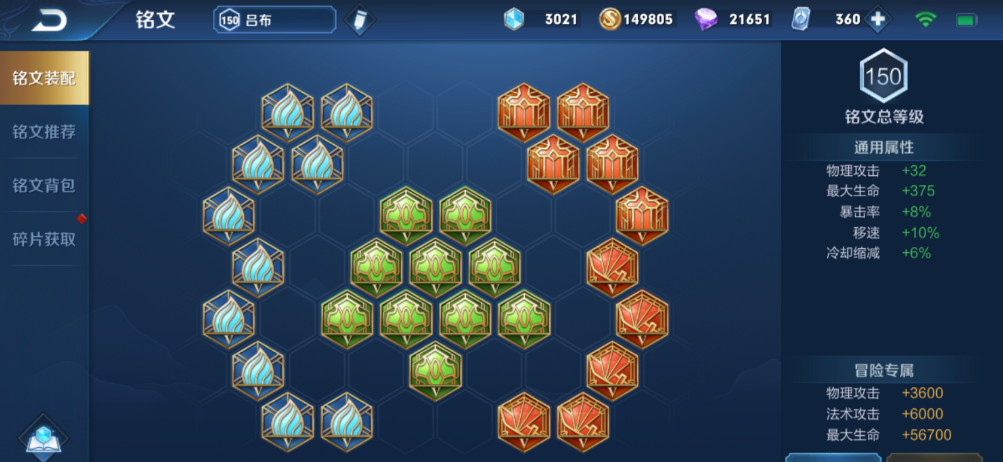Screen dimensions: 1003x462
Task: Tap the gold coin currency icon
Action: coord(610,19)
